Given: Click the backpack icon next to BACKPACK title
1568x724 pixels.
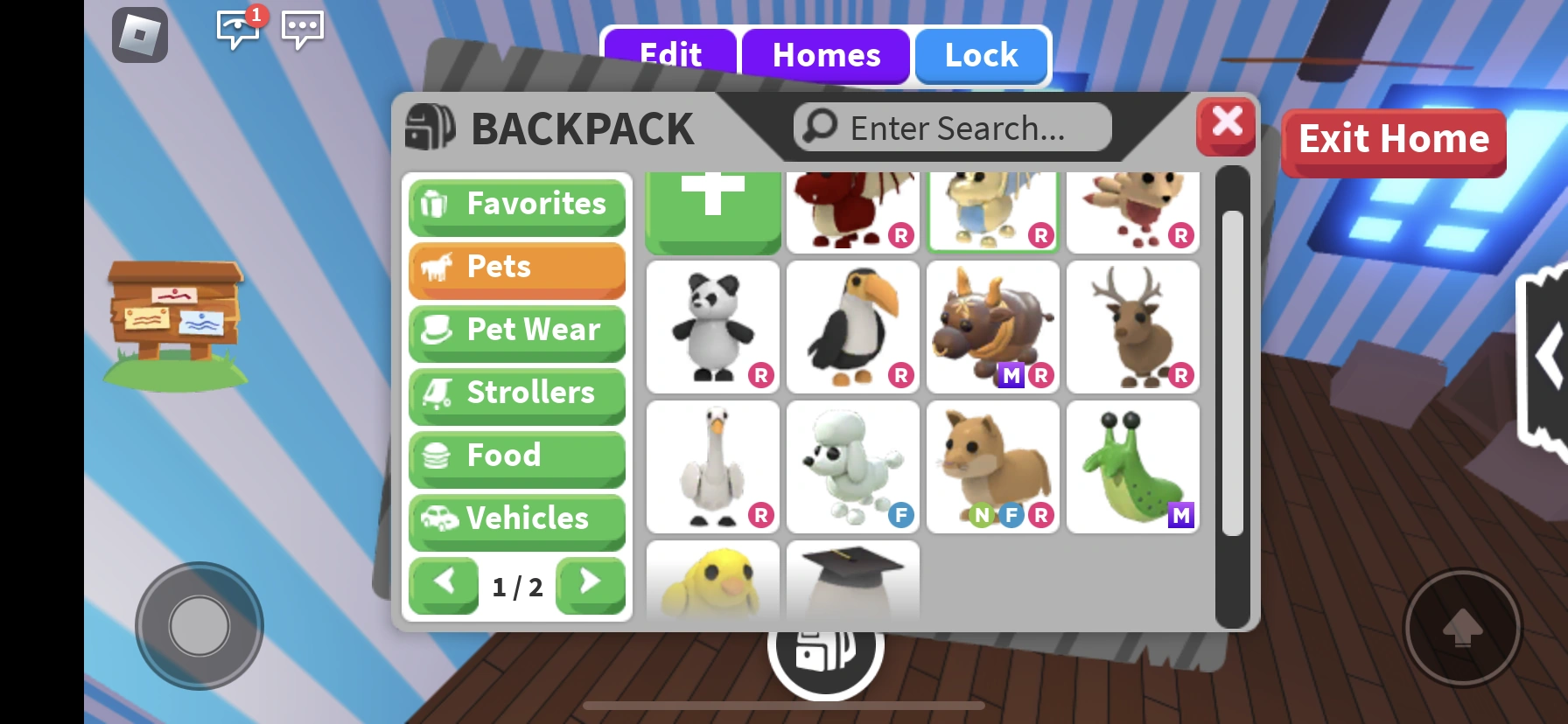Looking at the screenshot, I should pyautogui.click(x=428, y=128).
